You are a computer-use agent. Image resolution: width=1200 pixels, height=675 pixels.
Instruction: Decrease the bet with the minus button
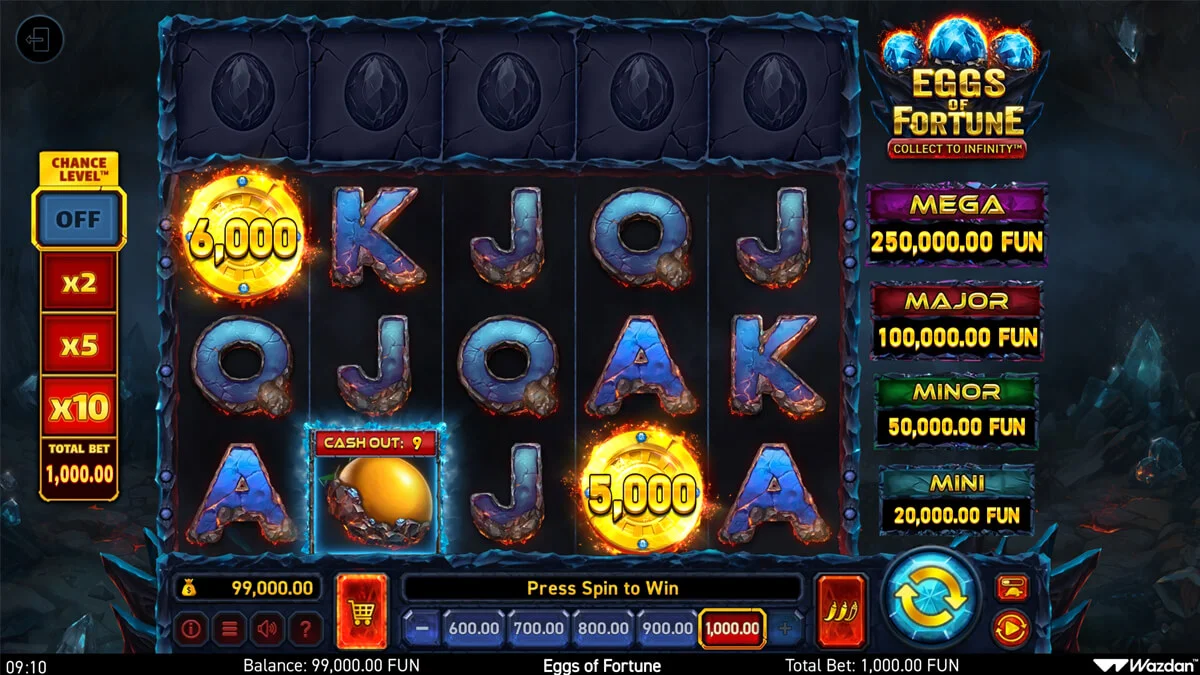pos(421,629)
